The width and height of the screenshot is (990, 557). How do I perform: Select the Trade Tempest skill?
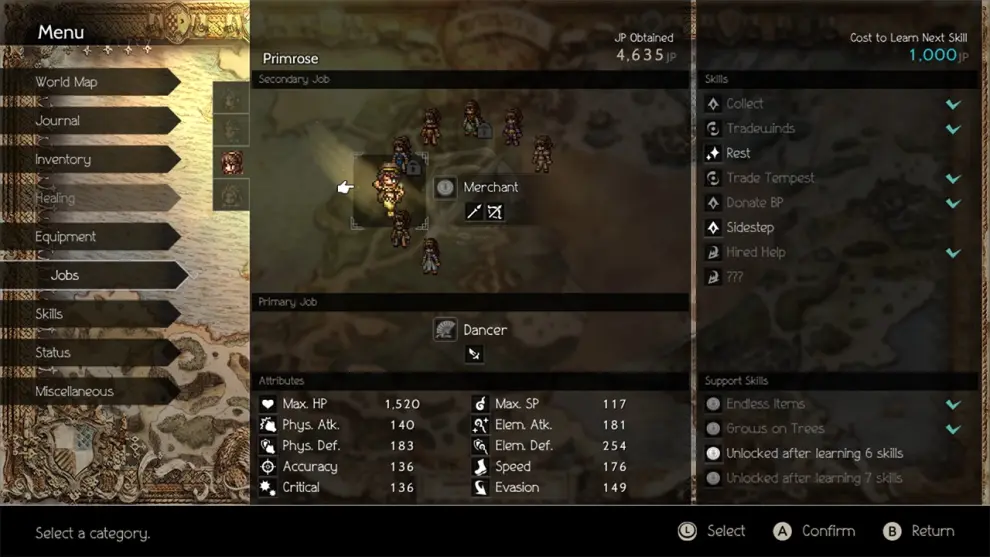pyautogui.click(x=770, y=178)
